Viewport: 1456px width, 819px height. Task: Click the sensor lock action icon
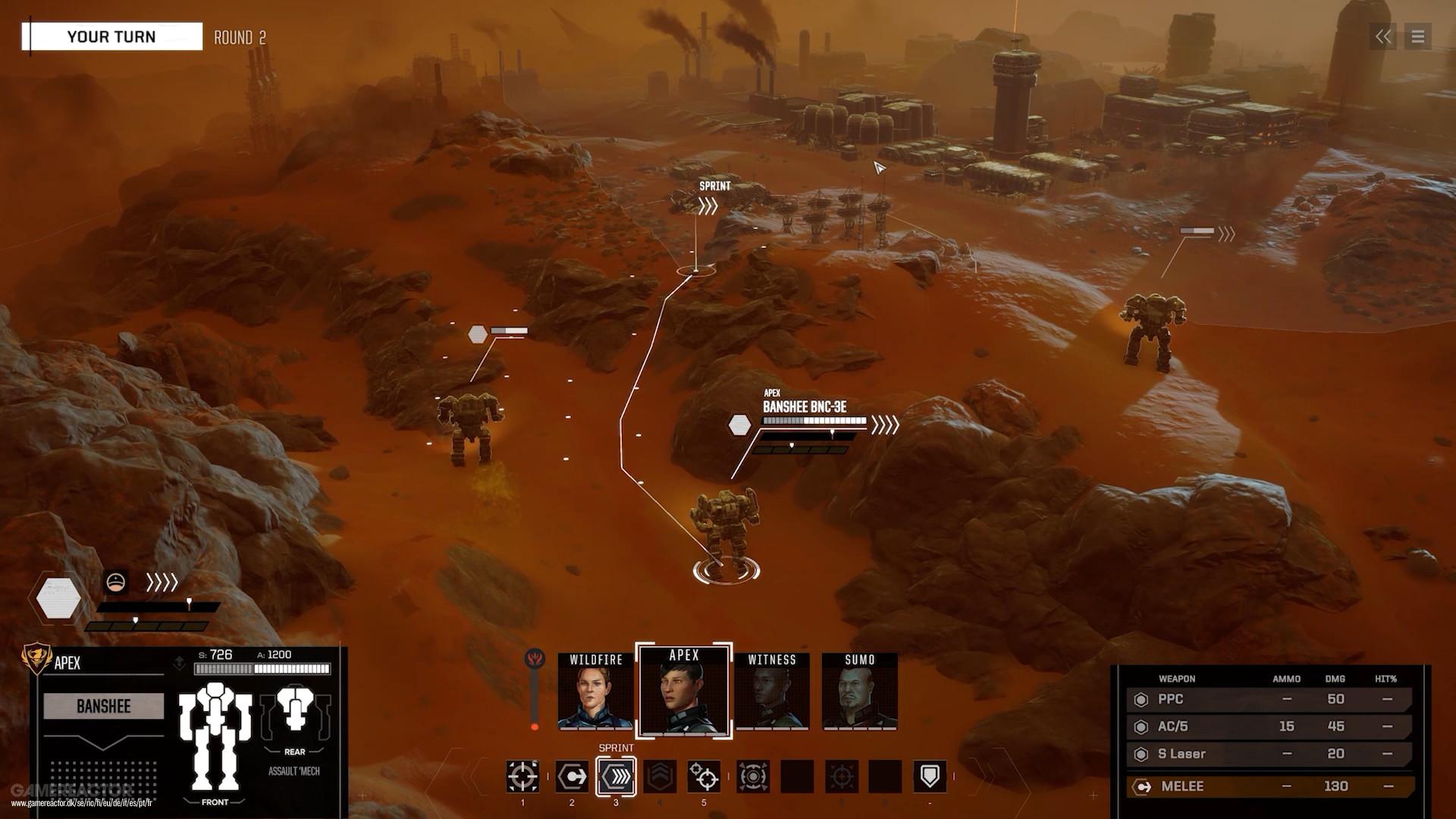click(x=704, y=777)
